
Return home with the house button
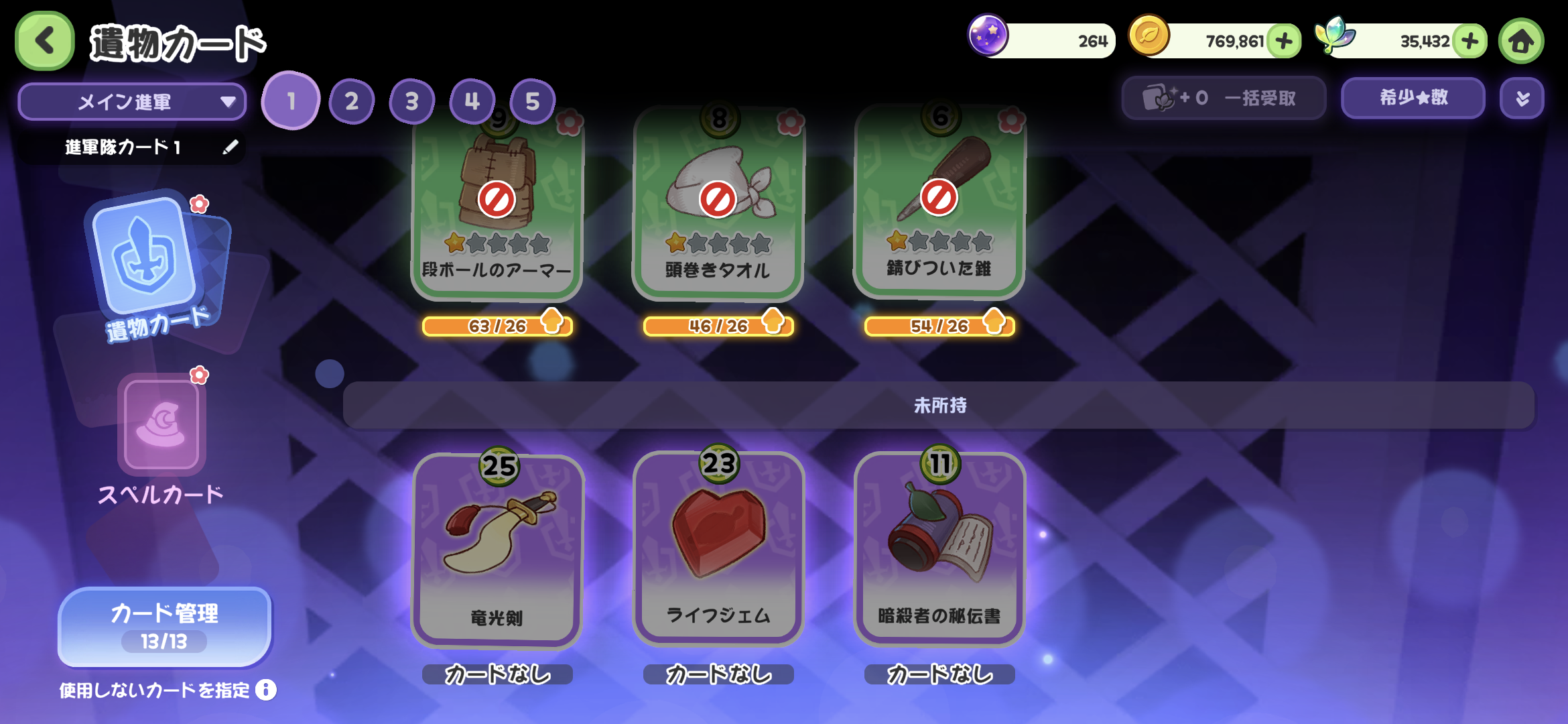[1521, 41]
